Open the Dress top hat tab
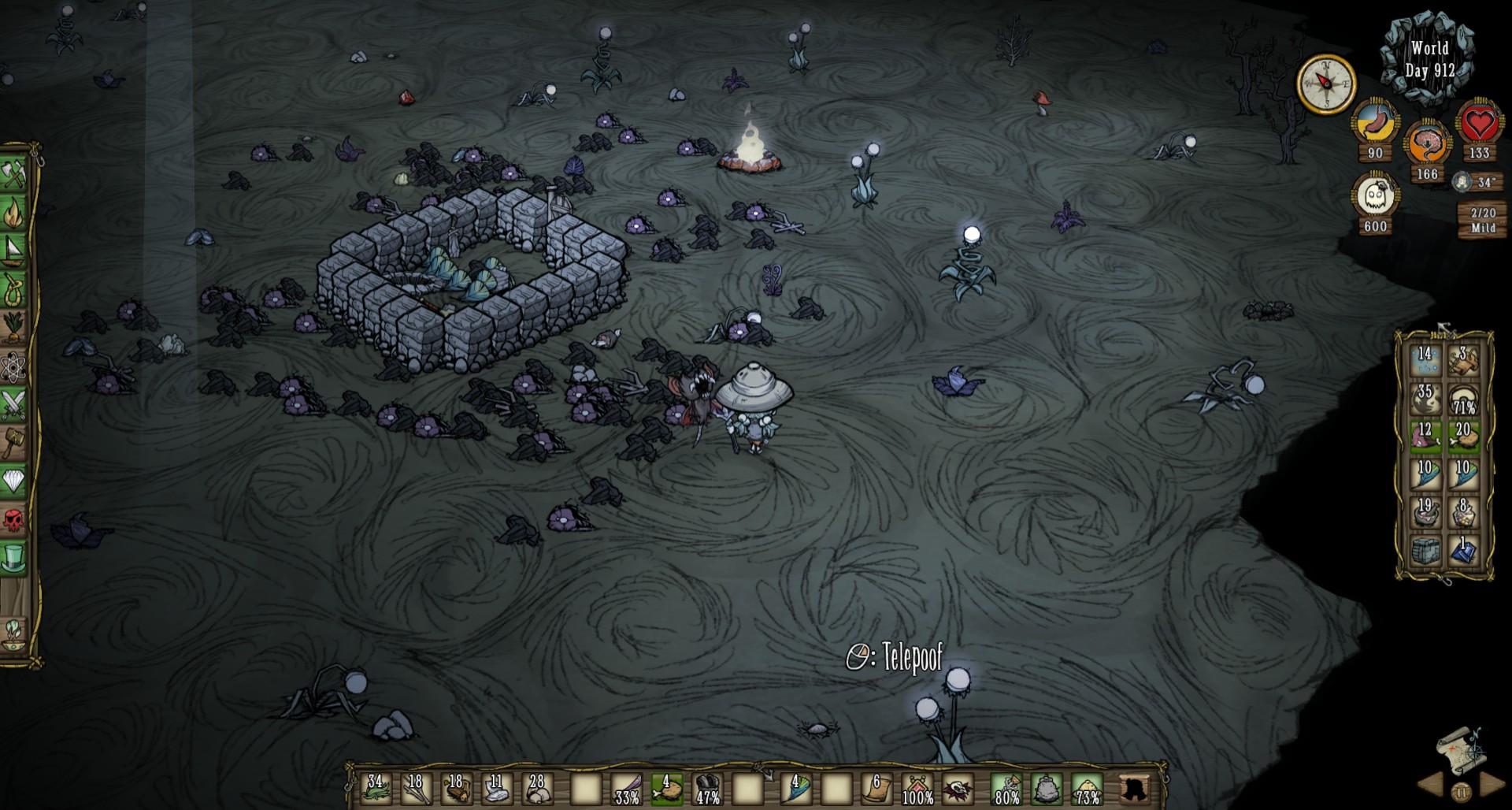Viewport: 1512px width, 810px height. pyautogui.click(x=14, y=558)
